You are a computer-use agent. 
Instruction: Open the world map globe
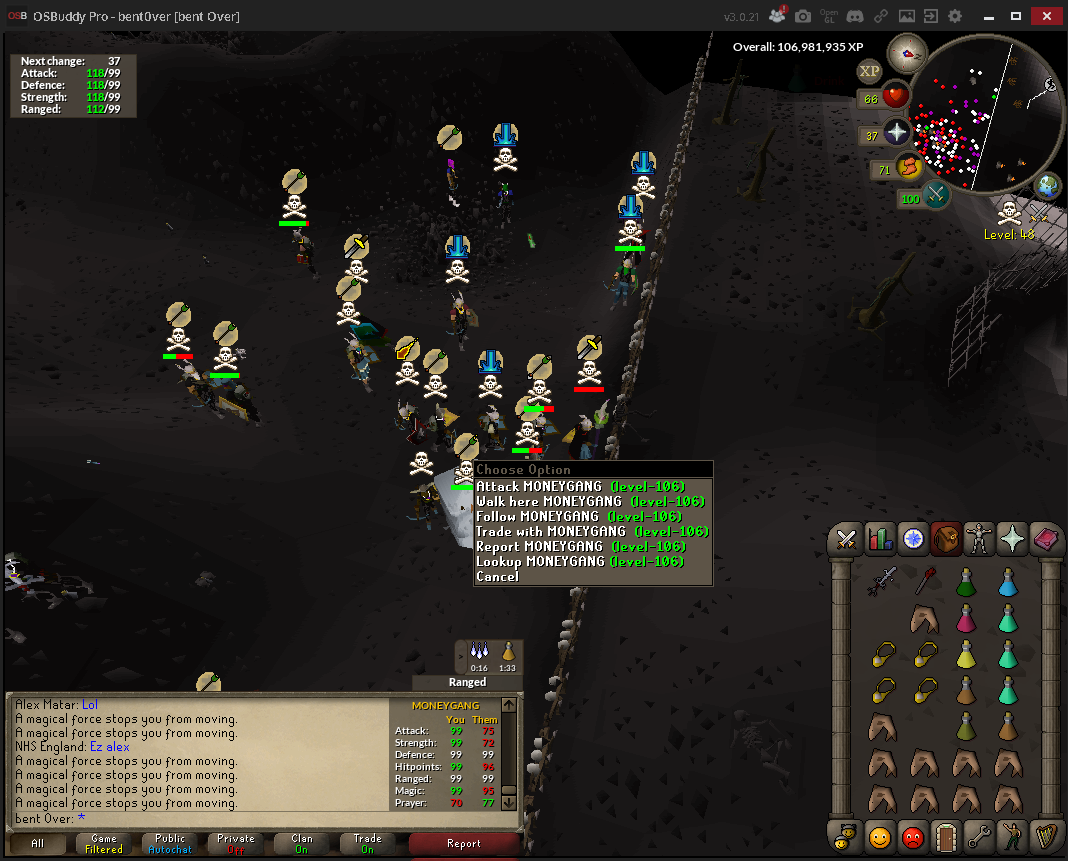tap(1047, 185)
